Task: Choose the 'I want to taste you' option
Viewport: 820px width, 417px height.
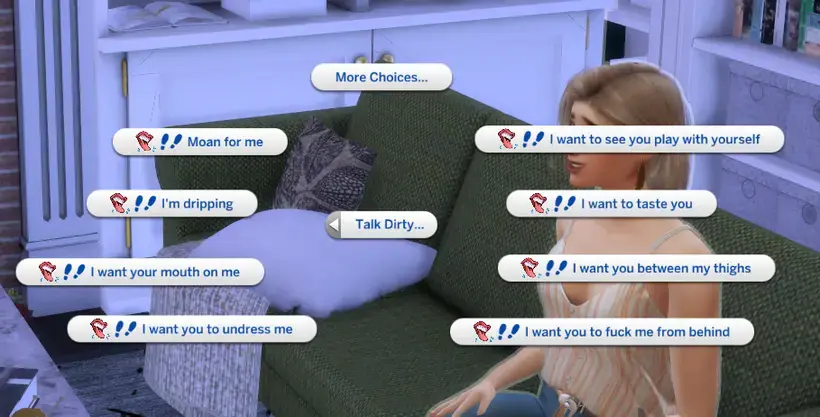Action: [611, 204]
